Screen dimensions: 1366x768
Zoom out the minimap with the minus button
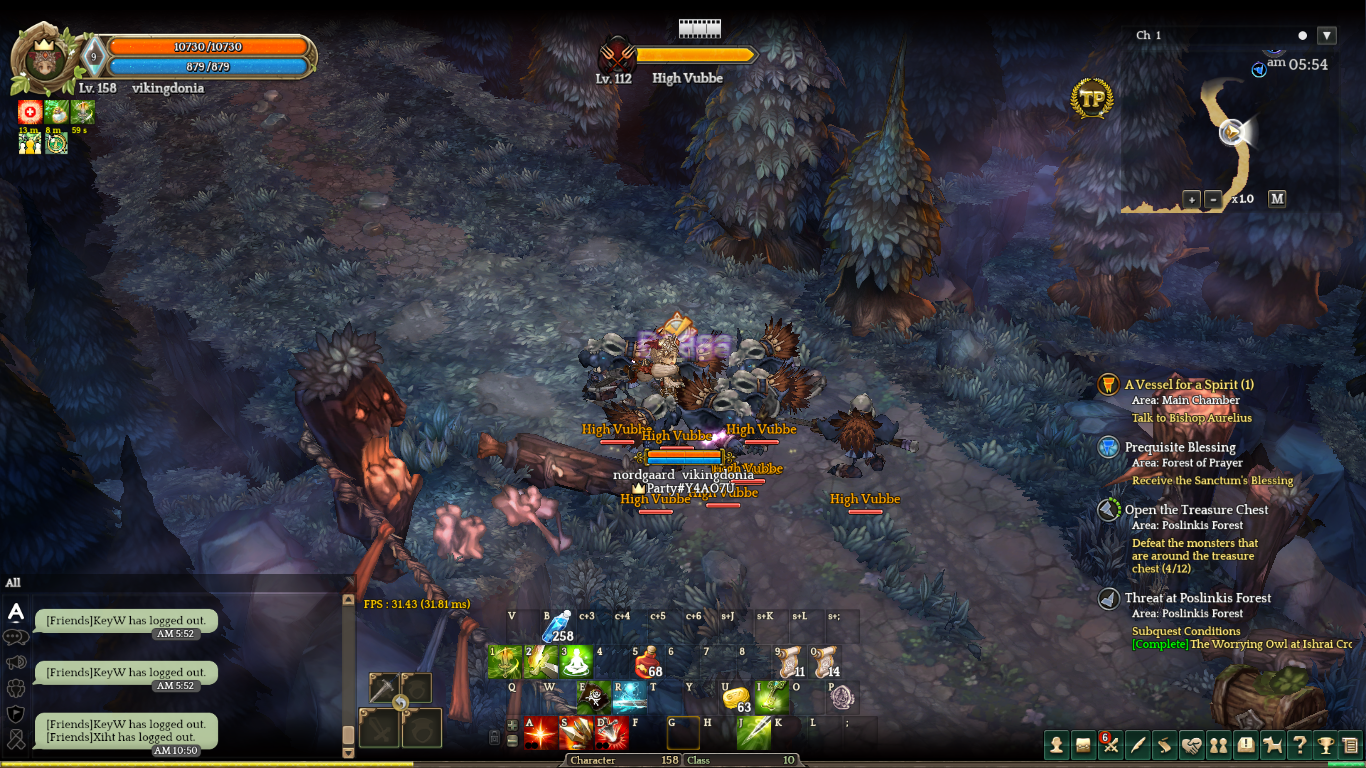click(x=1213, y=199)
